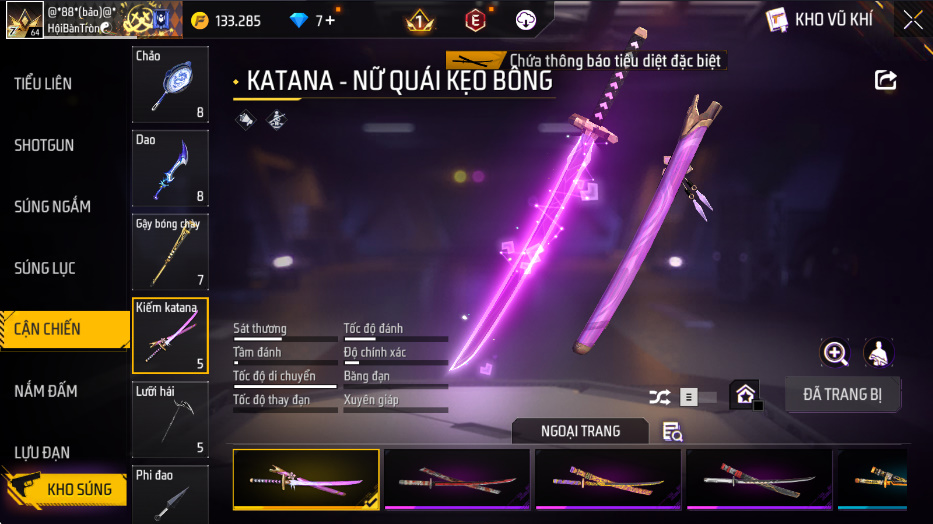Select the Gậy bóng chày bat

(170, 250)
